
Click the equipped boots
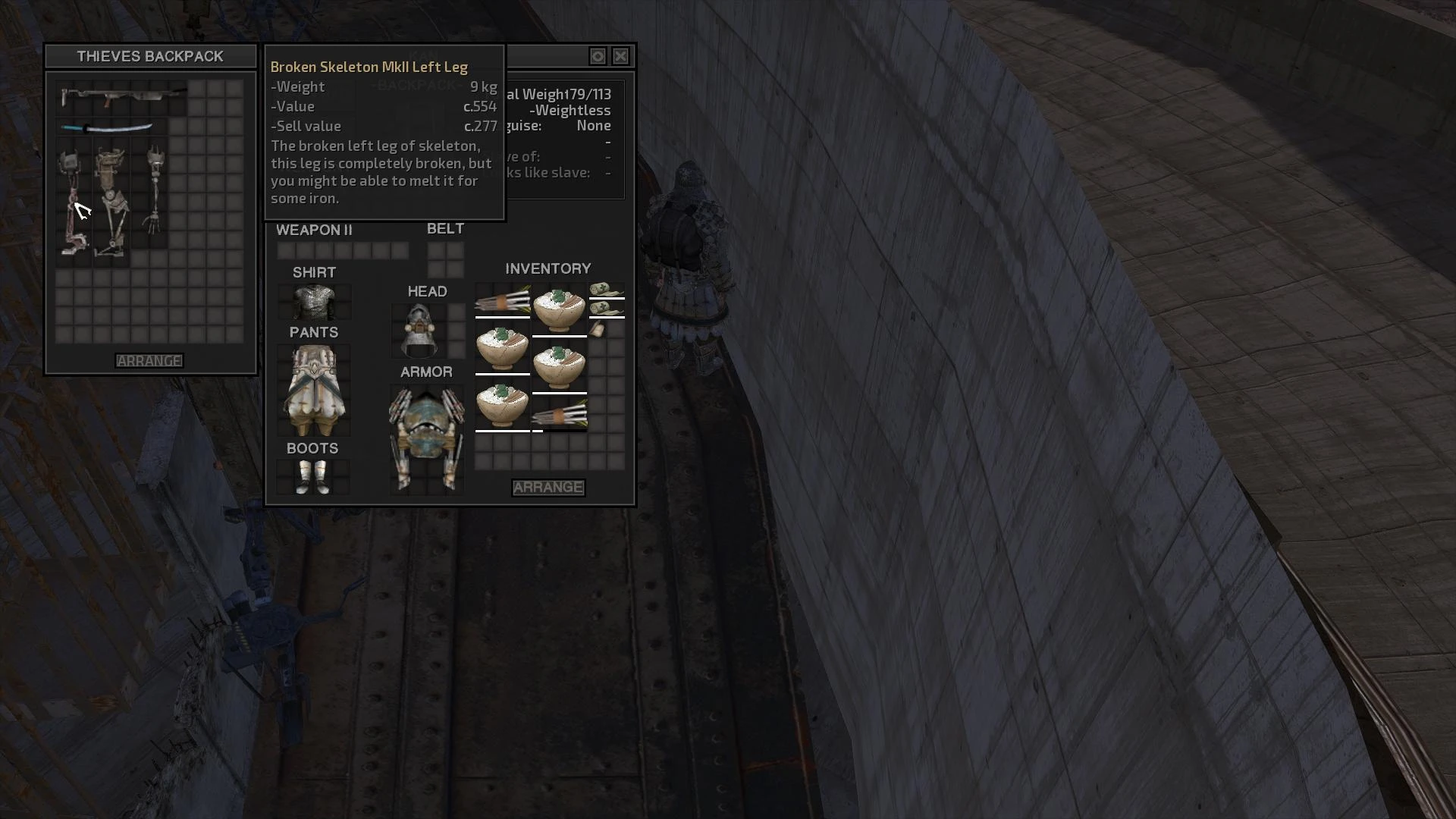(x=312, y=476)
